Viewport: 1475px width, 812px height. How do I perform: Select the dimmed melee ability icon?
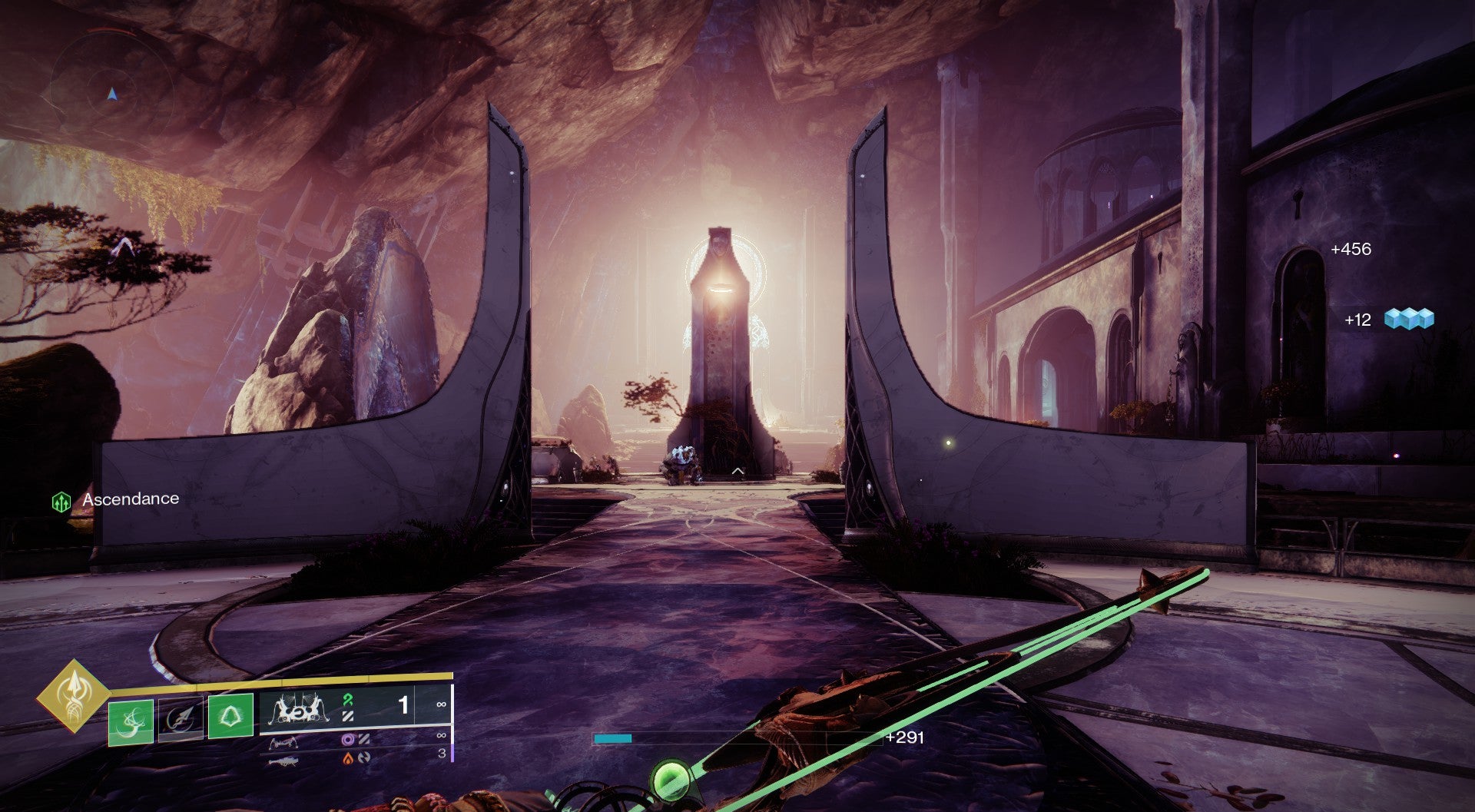(181, 721)
